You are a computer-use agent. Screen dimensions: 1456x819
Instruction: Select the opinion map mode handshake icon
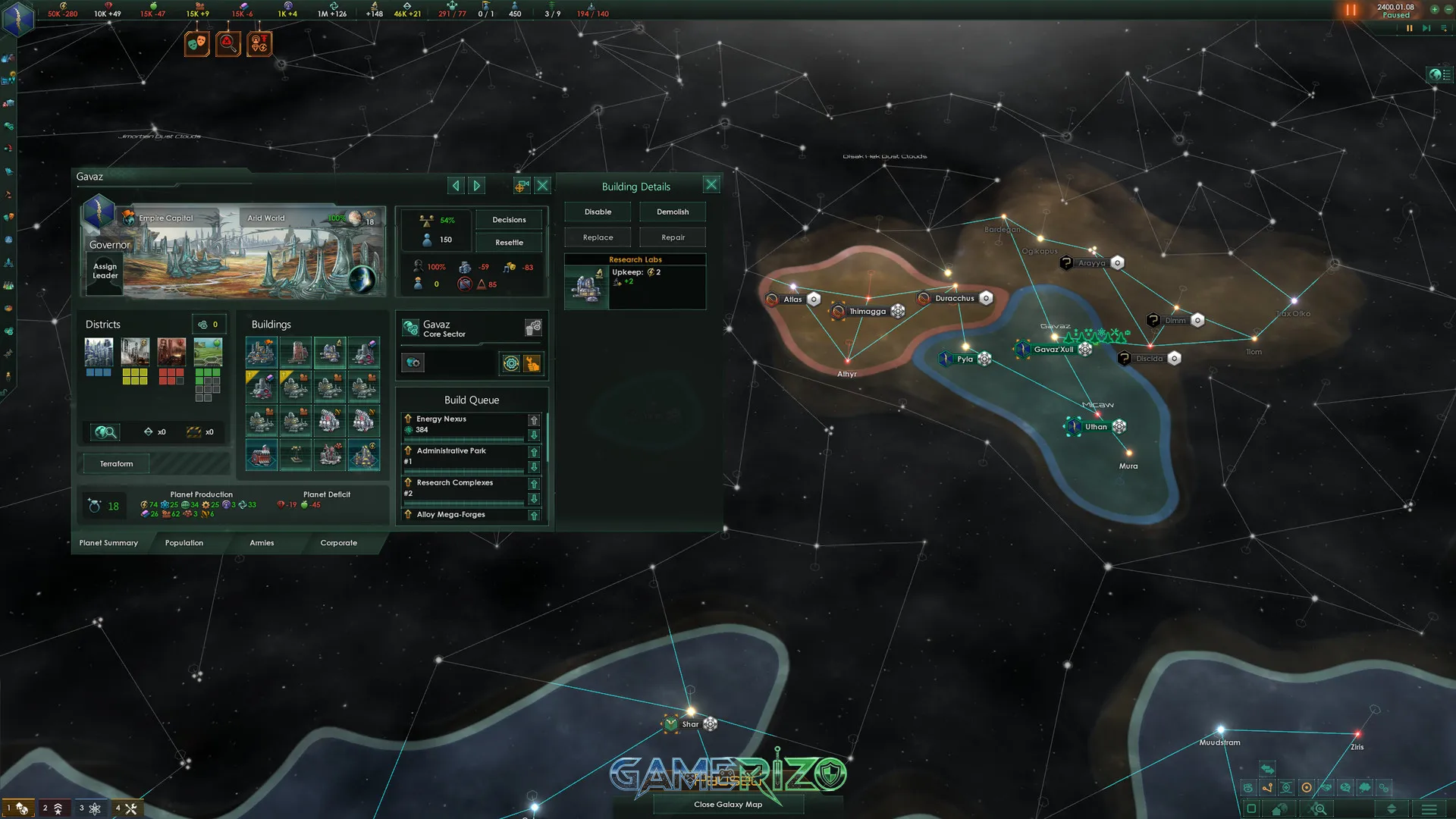[1326, 787]
